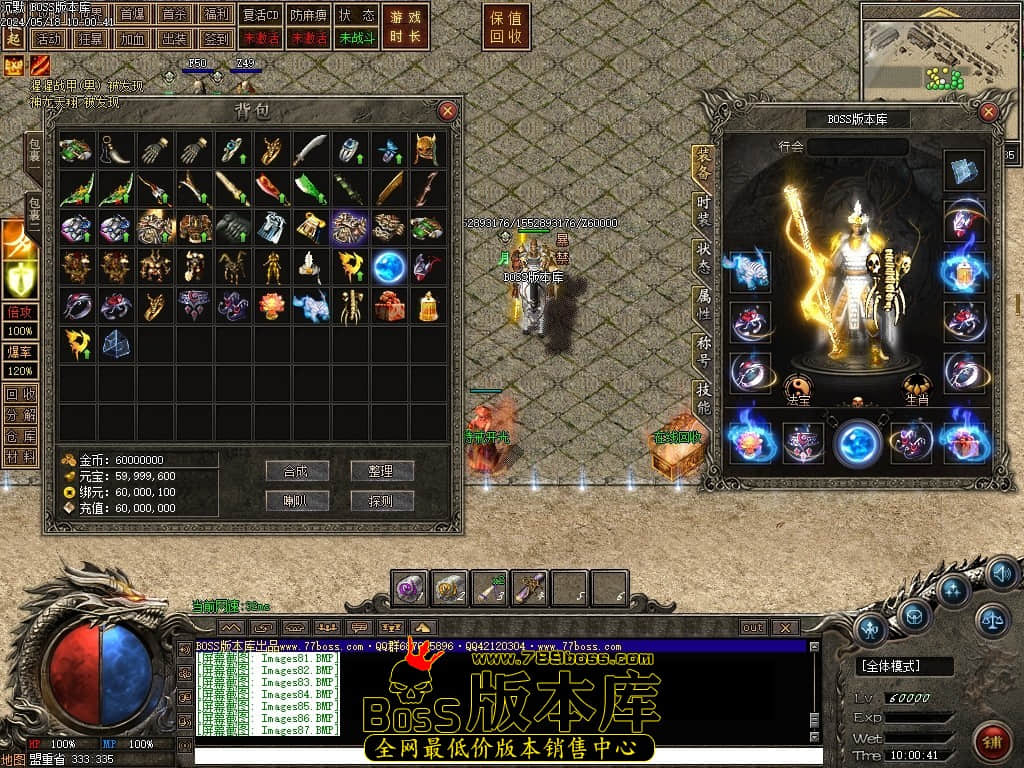Show the 属性 attributes tab
The height and width of the screenshot is (768, 1024).
click(x=704, y=305)
